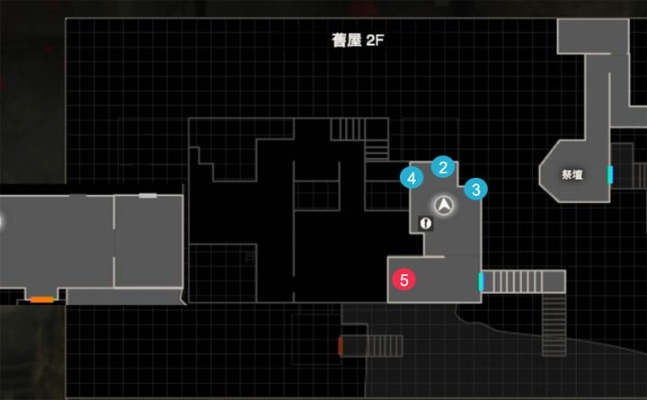647x400 pixels.
Task: Select map marker number 4
Action: point(409,179)
